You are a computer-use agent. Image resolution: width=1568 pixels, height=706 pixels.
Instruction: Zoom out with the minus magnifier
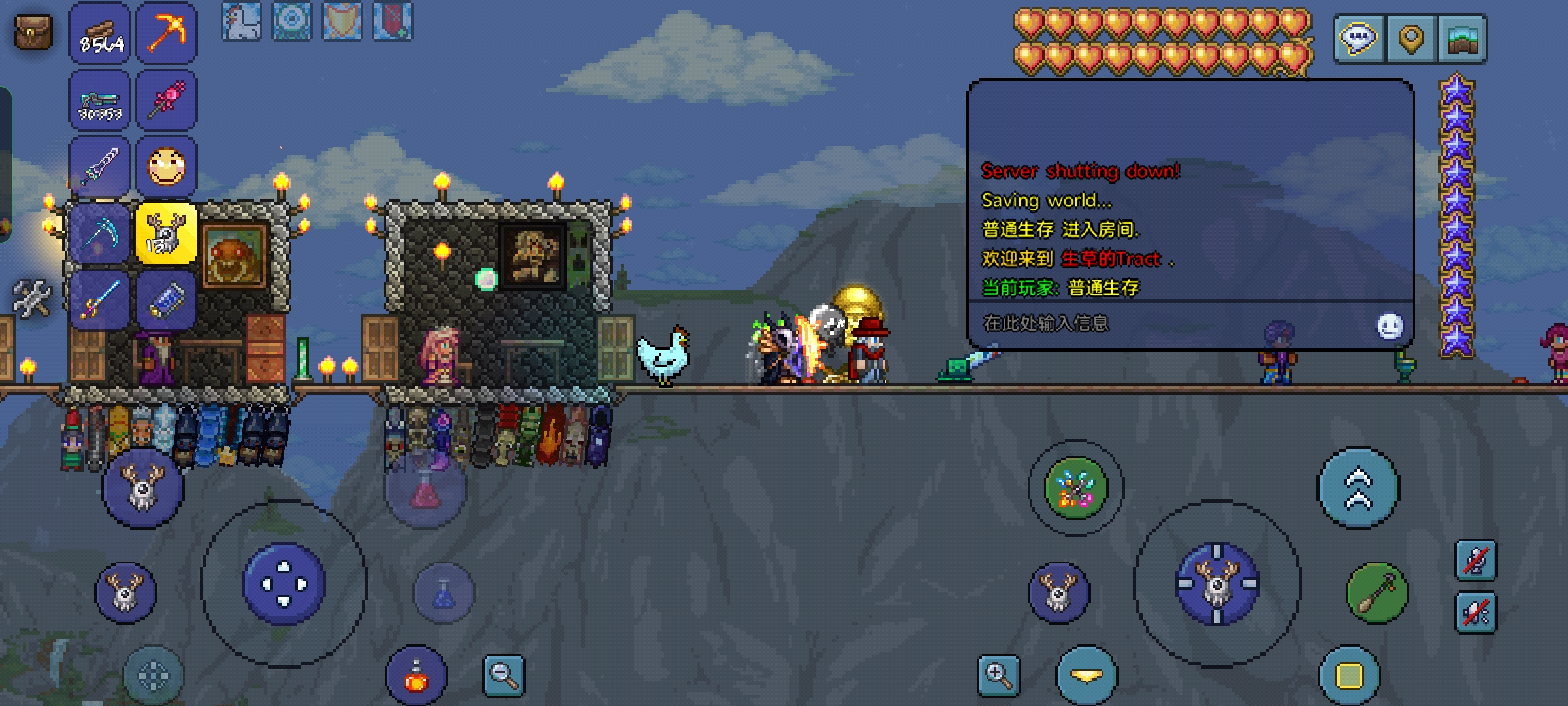504,675
